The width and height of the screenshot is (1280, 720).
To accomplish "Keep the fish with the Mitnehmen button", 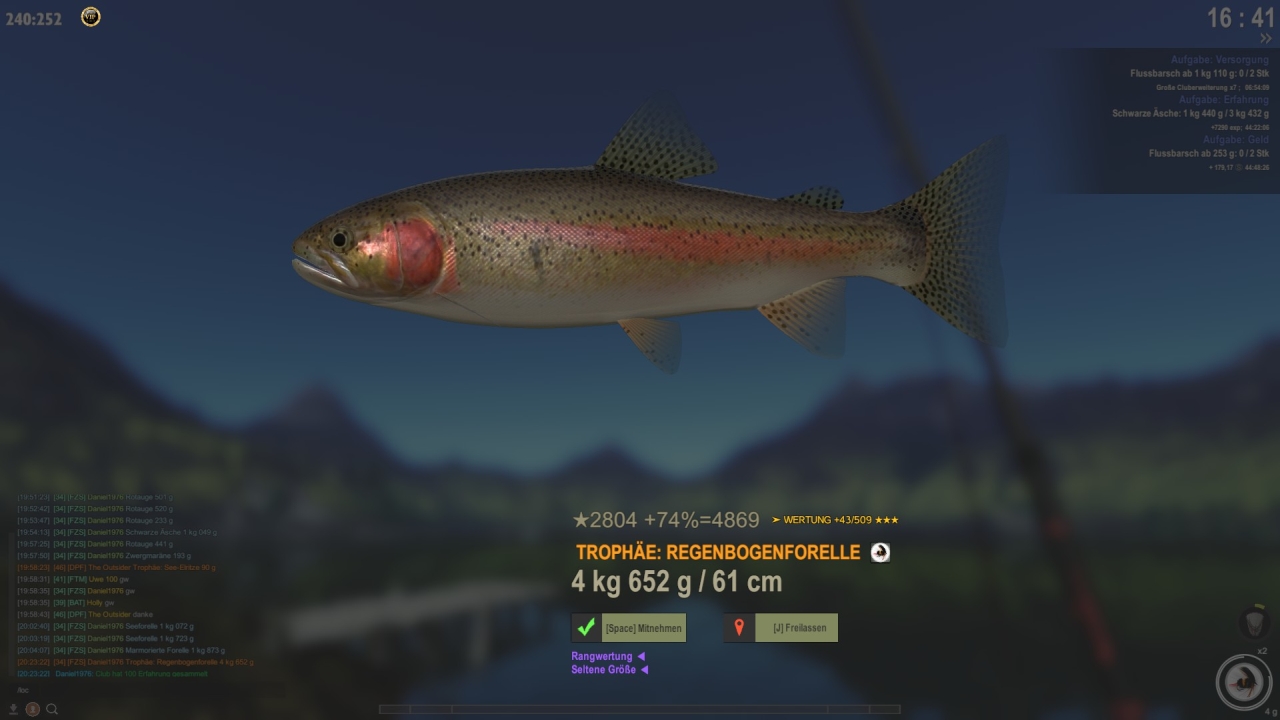I will point(629,628).
